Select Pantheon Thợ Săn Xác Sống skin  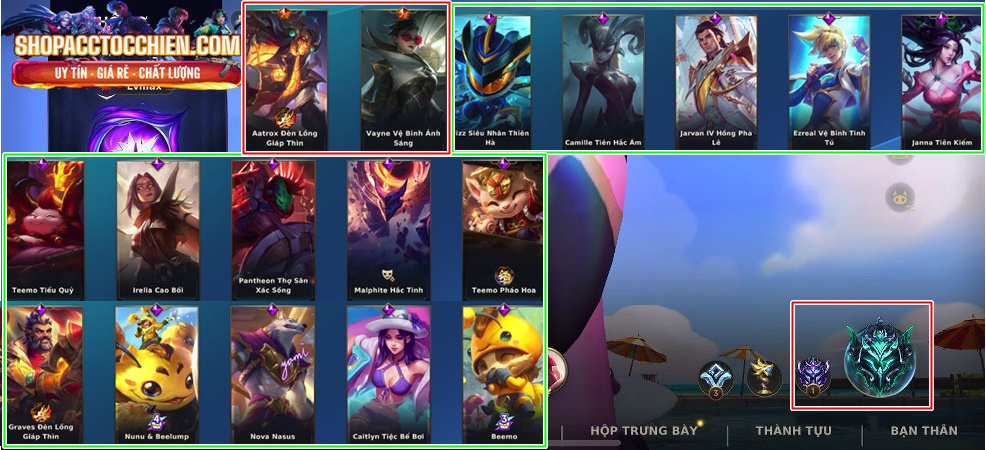(273, 230)
